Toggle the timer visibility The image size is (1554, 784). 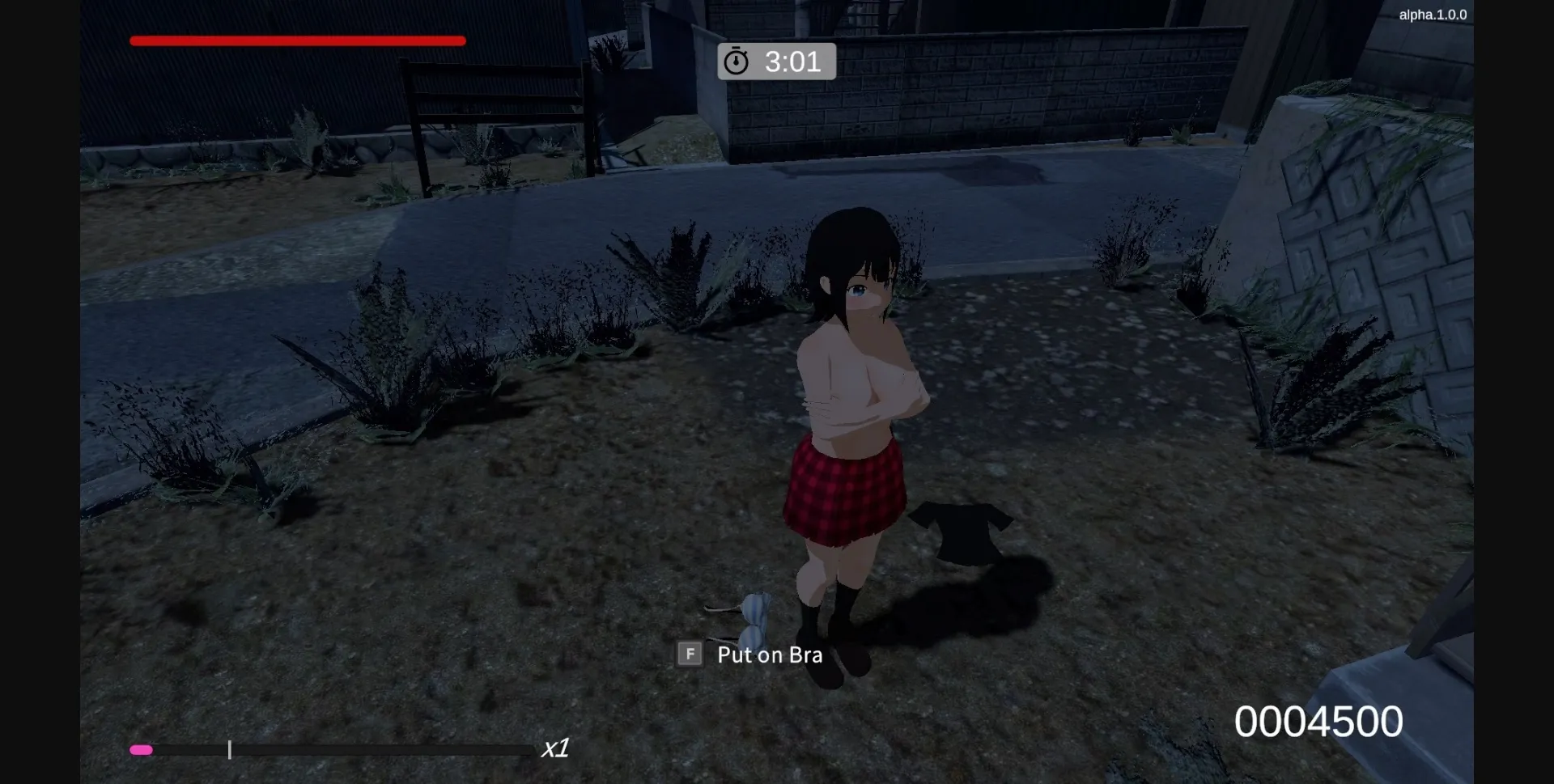(x=776, y=61)
